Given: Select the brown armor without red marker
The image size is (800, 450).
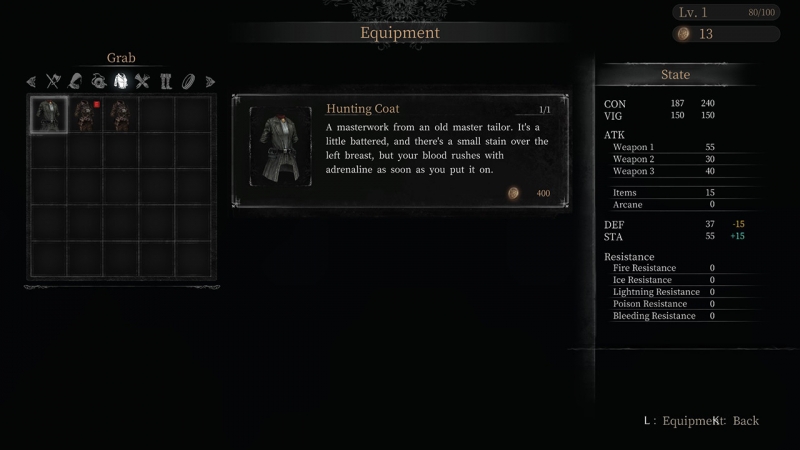Looking at the screenshot, I should (121, 114).
